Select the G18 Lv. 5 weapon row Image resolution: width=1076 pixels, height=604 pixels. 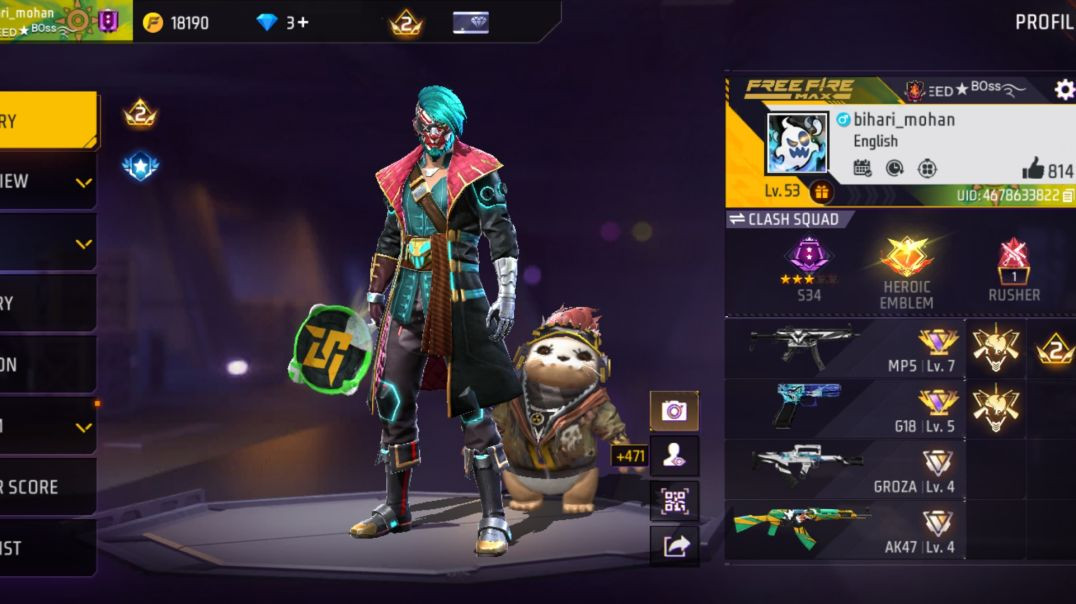coord(845,408)
